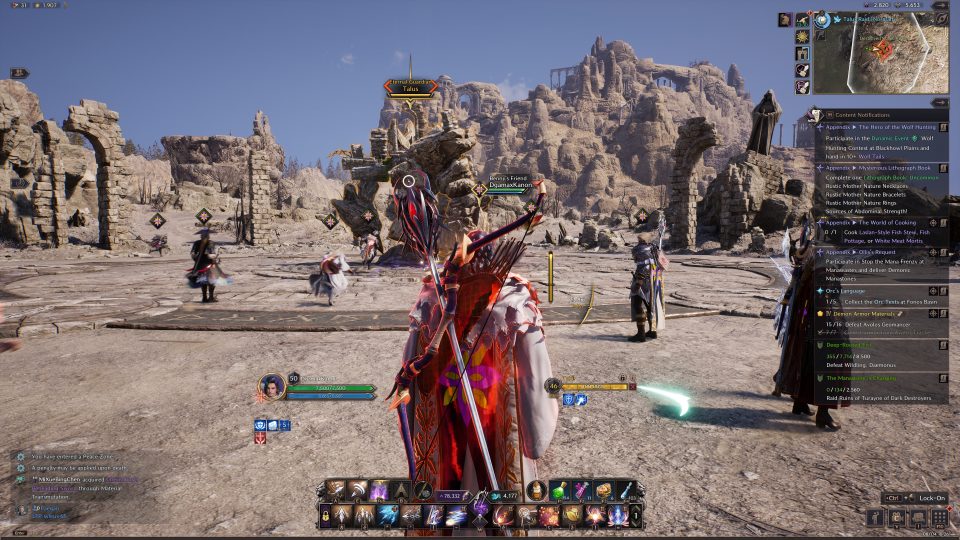Image resolution: width=960 pixels, height=540 pixels.
Task: Activate the purple glowing pillar skill
Action: pos(380,490)
